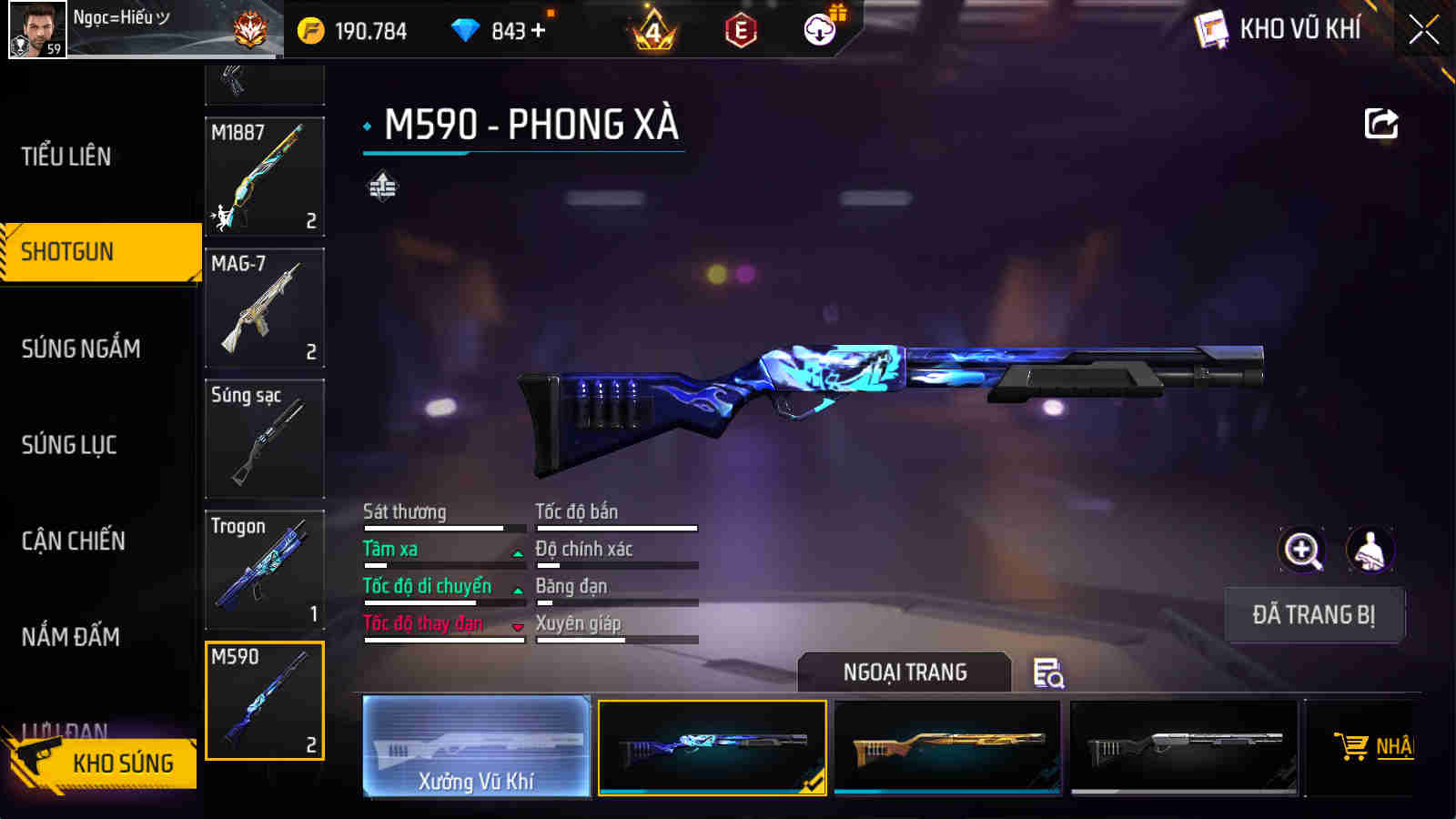This screenshot has width=1456, height=819.
Task: Toggle equip state via ĐÃ TRANG BỊ button
Action: click(x=1315, y=615)
